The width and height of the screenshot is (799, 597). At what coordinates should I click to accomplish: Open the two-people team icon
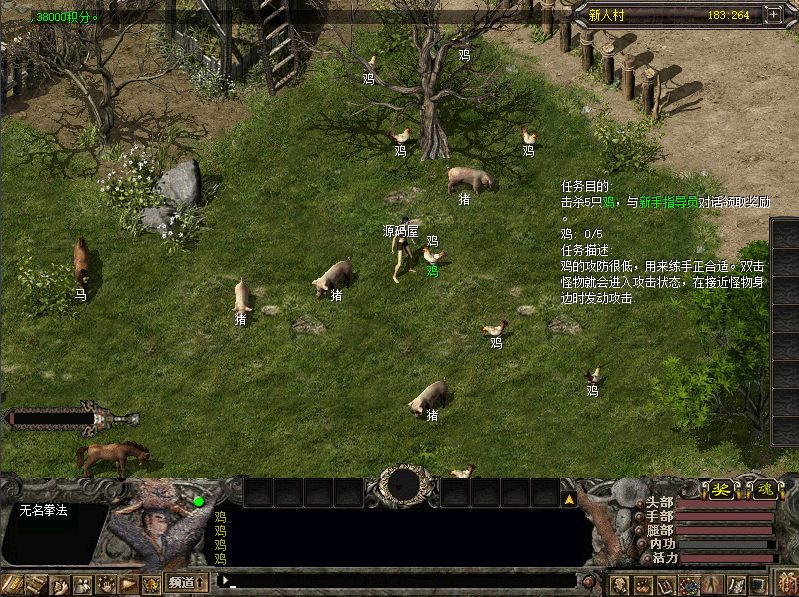83,584
